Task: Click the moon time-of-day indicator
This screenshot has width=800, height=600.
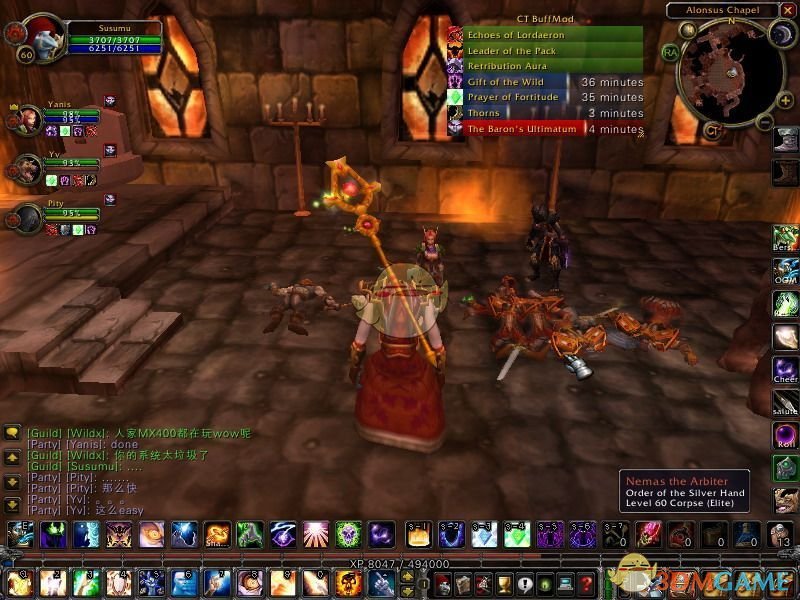Action: [779, 38]
